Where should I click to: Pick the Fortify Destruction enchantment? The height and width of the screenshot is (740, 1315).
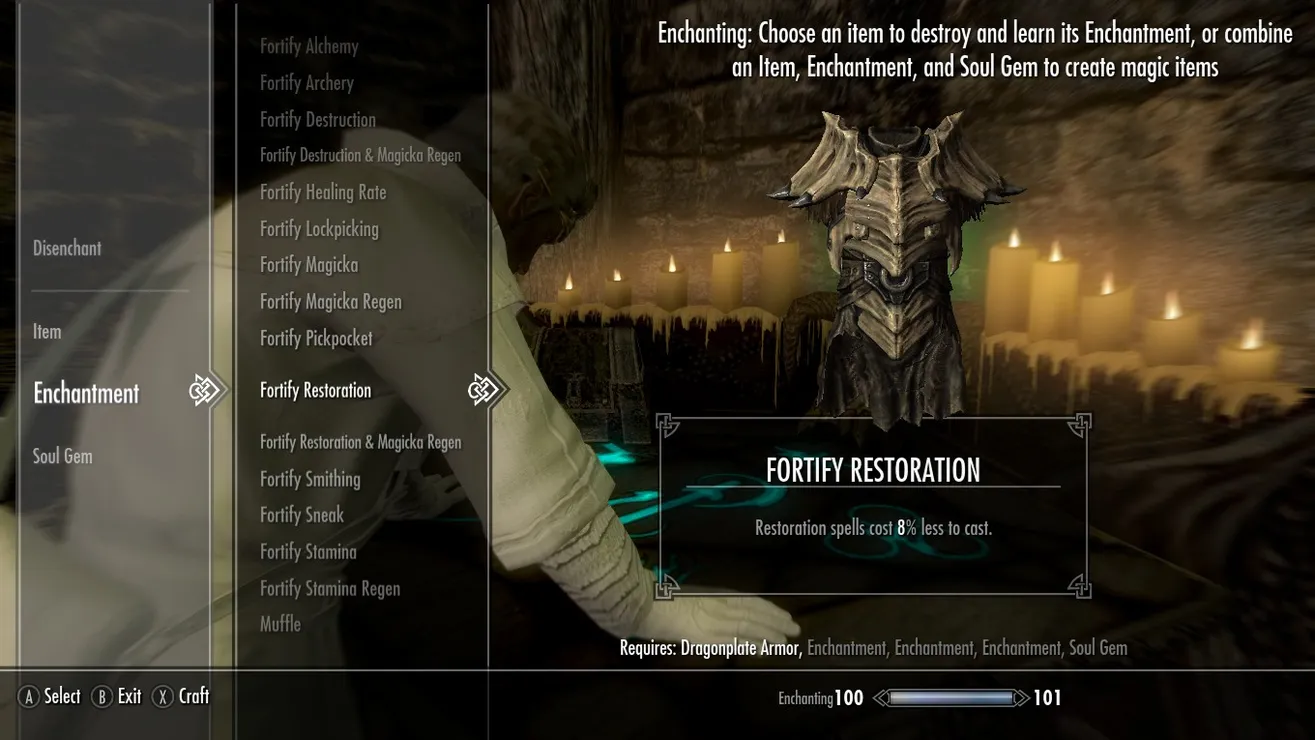pos(318,120)
